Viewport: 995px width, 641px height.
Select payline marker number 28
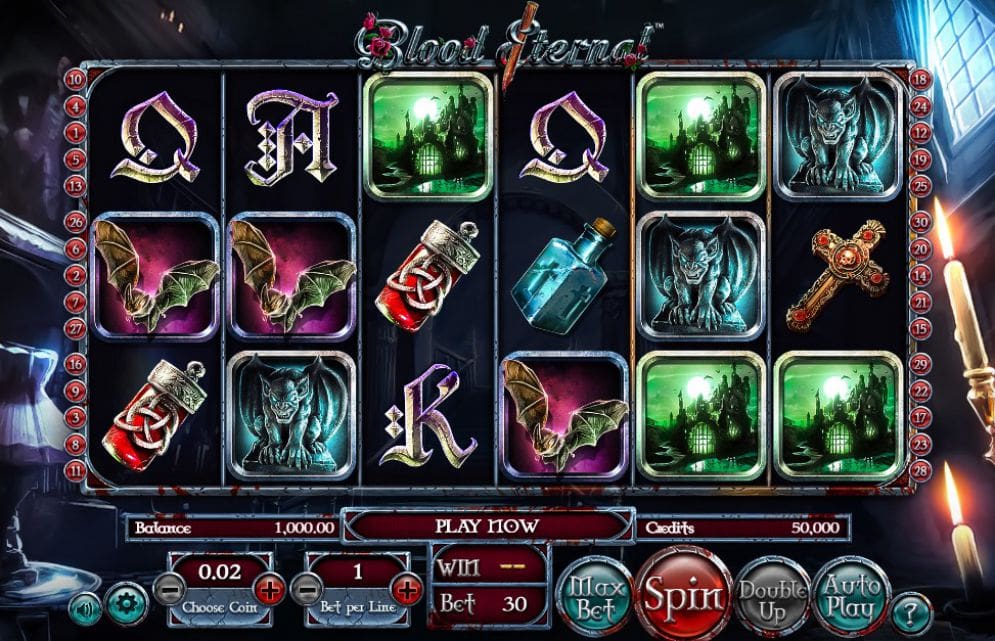point(921,469)
